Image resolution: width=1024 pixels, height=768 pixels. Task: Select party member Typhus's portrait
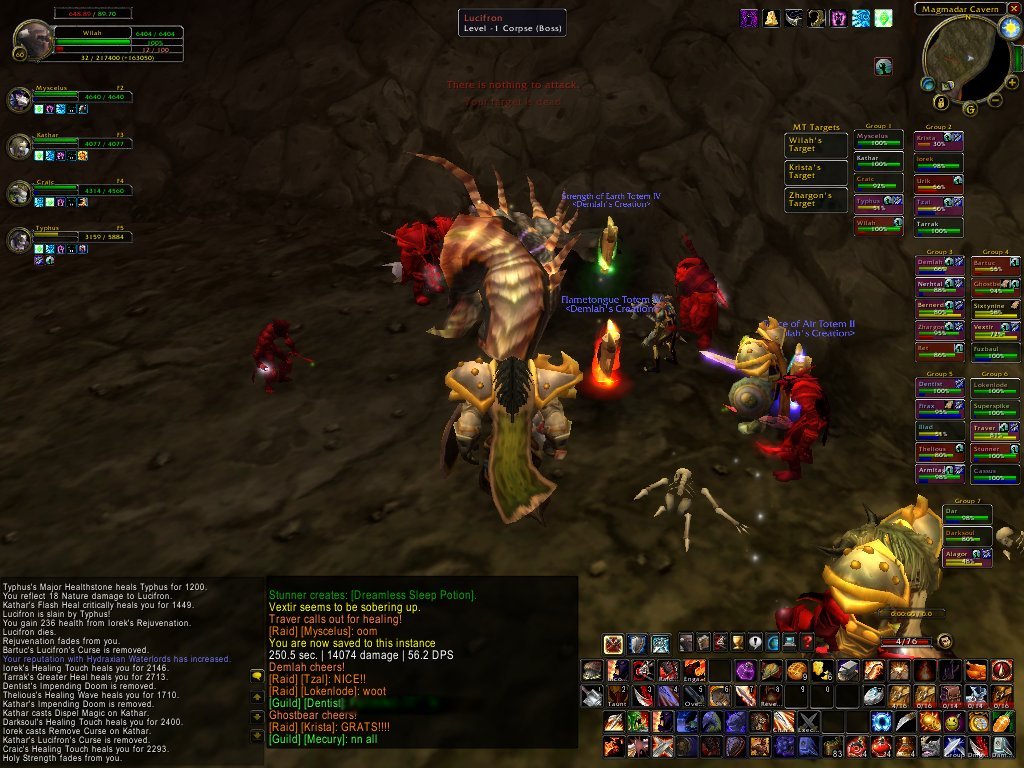pyautogui.click(x=19, y=238)
